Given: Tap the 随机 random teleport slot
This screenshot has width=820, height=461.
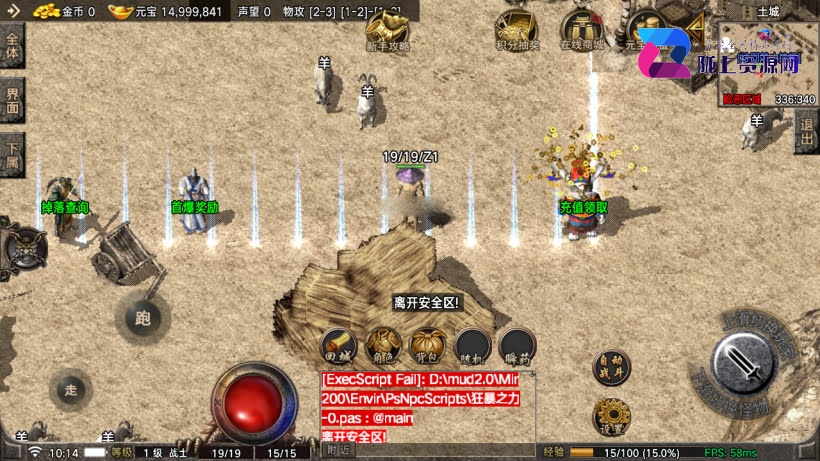Looking at the screenshot, I should tap(473, 346).
